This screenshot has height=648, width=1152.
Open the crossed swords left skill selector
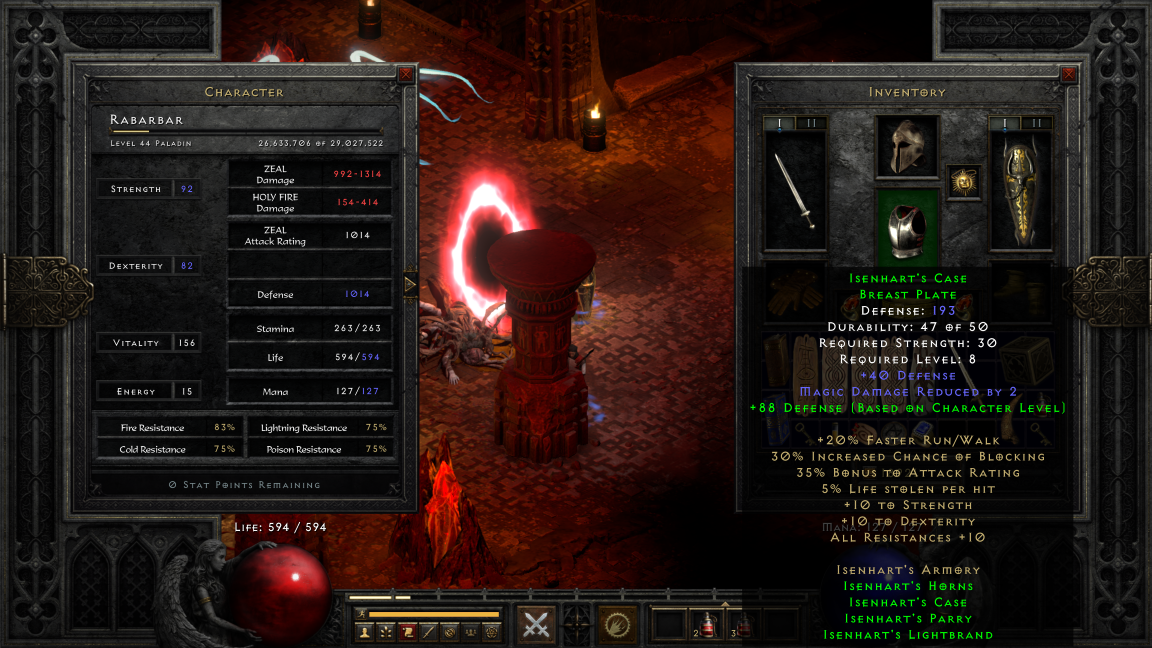click(537, 625)
